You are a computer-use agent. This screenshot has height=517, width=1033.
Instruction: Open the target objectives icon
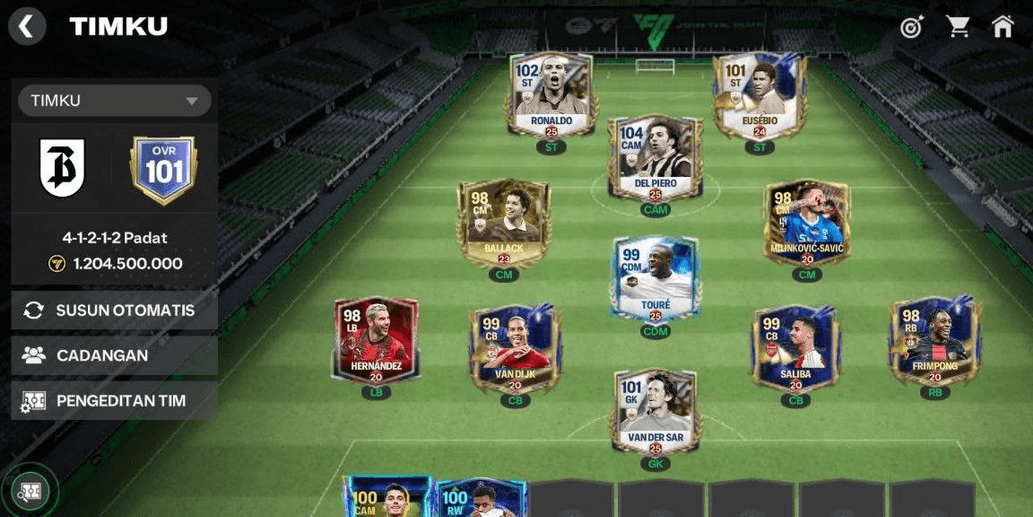pos(911,27)
